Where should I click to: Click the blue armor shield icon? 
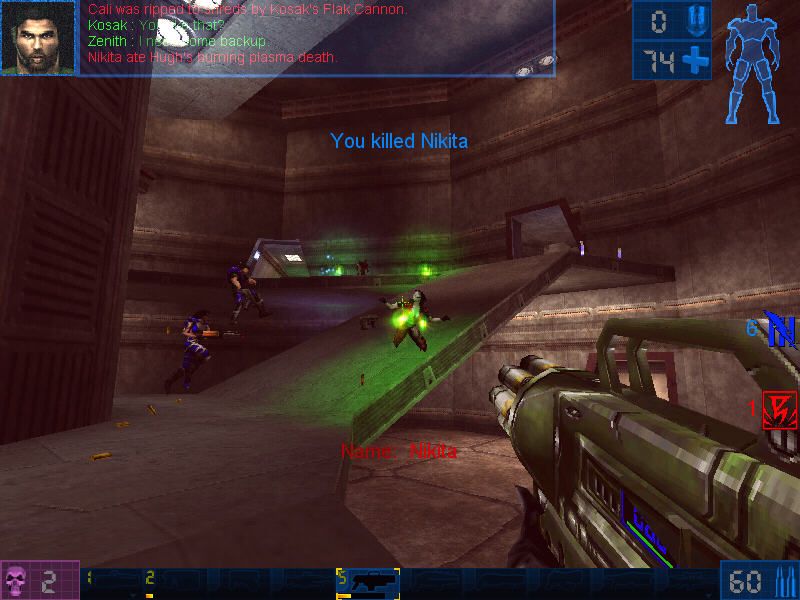click(x=695, y=21)
